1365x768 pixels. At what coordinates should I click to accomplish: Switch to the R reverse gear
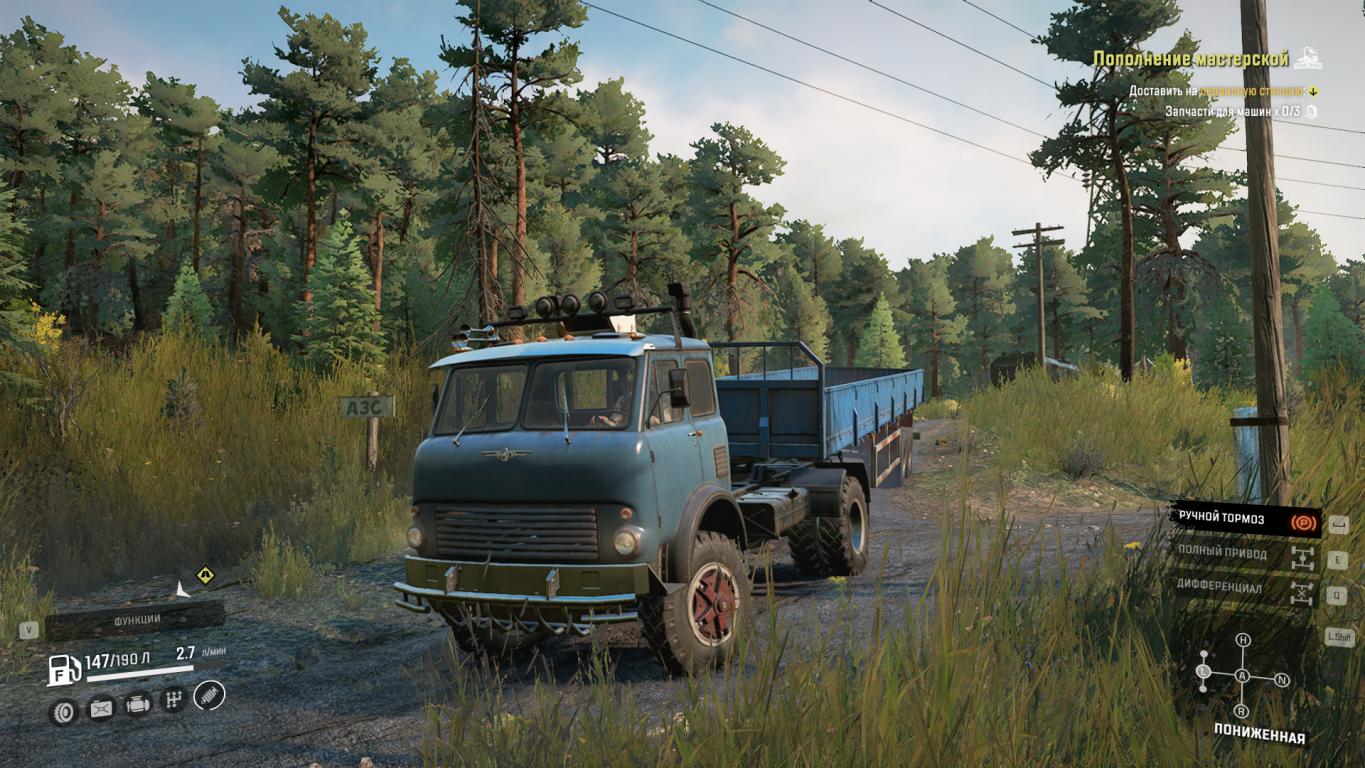(1242, 712)
